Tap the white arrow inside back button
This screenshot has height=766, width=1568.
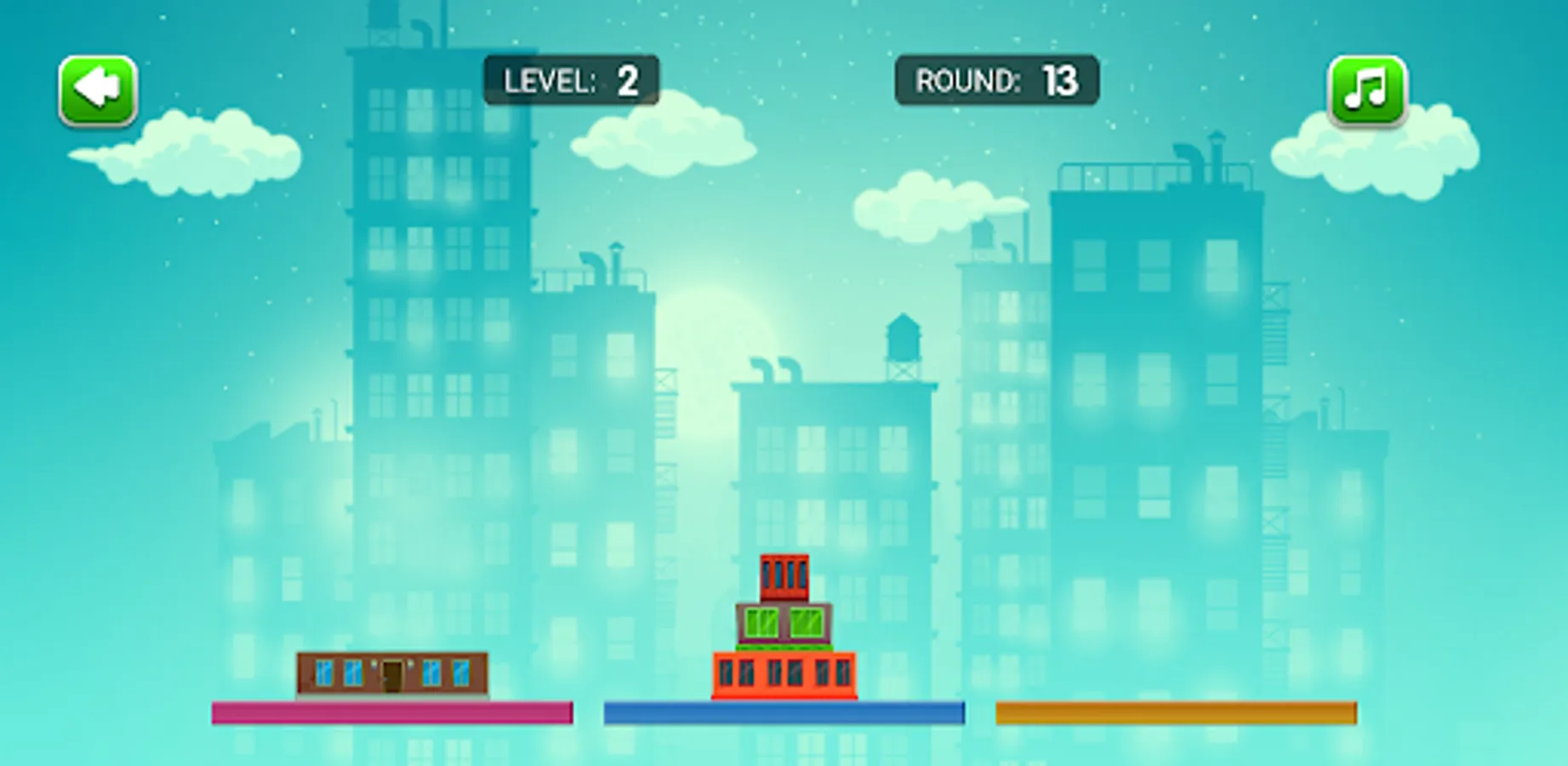tap(96, 89)
